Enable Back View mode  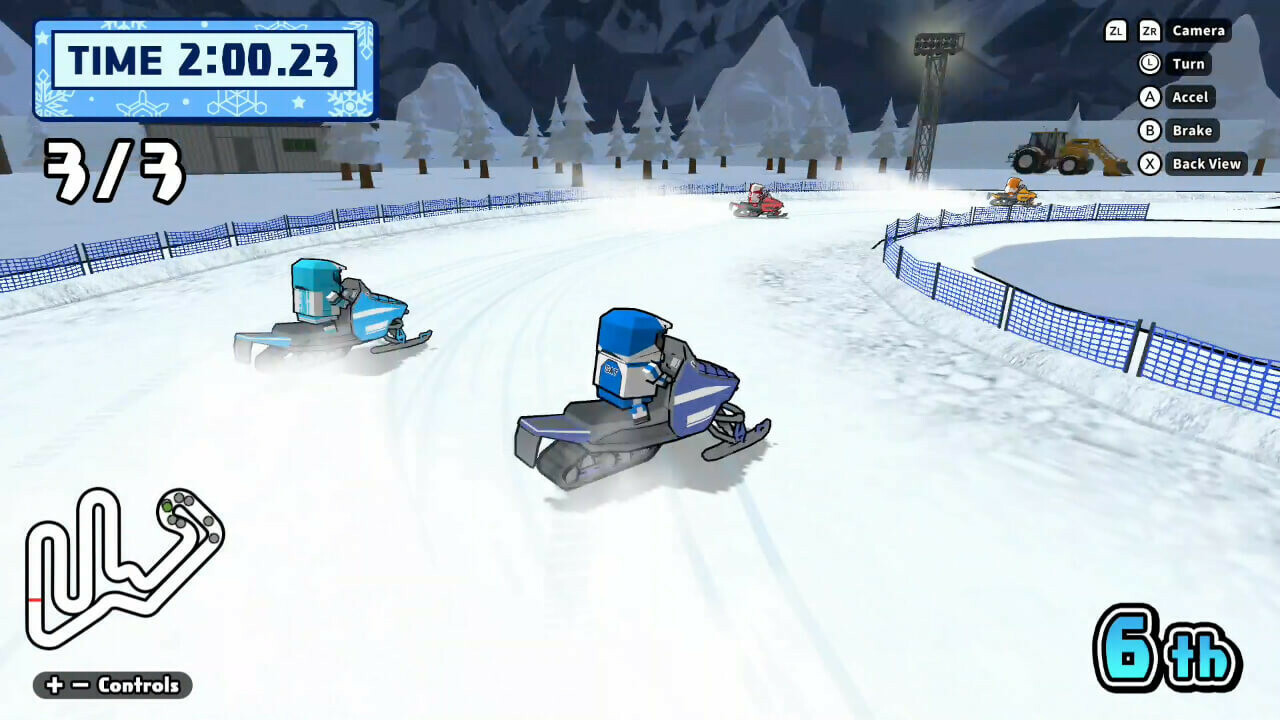point(1208,163)
